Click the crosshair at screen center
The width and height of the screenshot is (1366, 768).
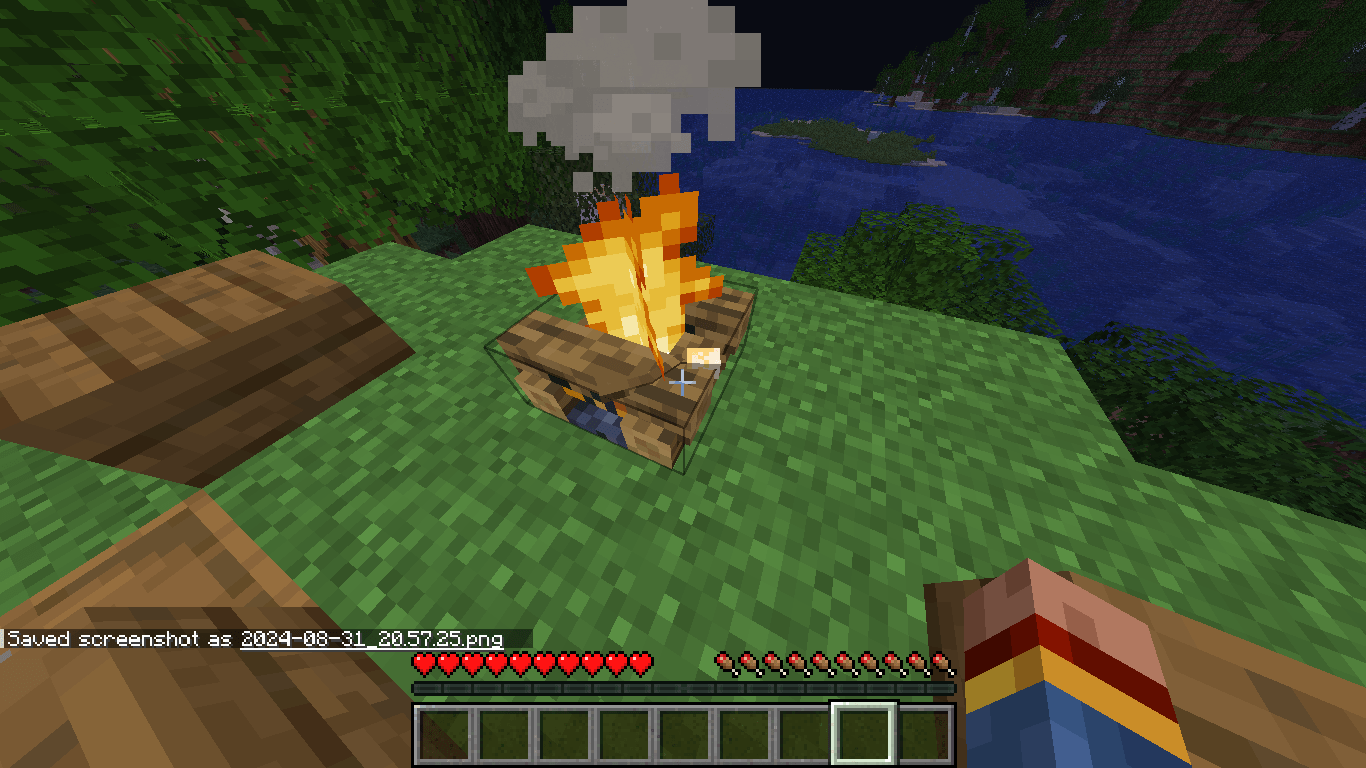683,382
